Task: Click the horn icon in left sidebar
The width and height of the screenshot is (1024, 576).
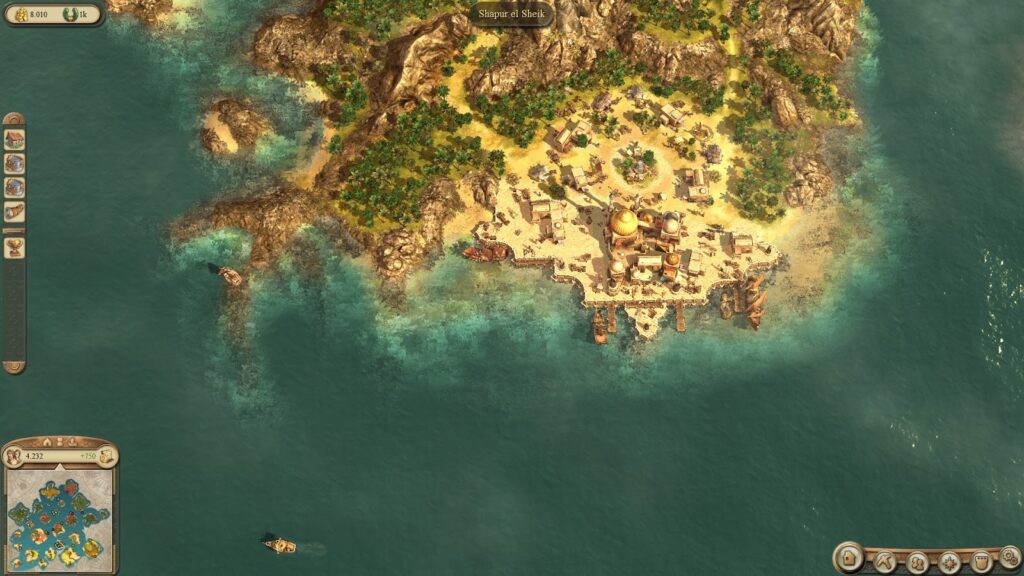Action: tap(14, 211)
